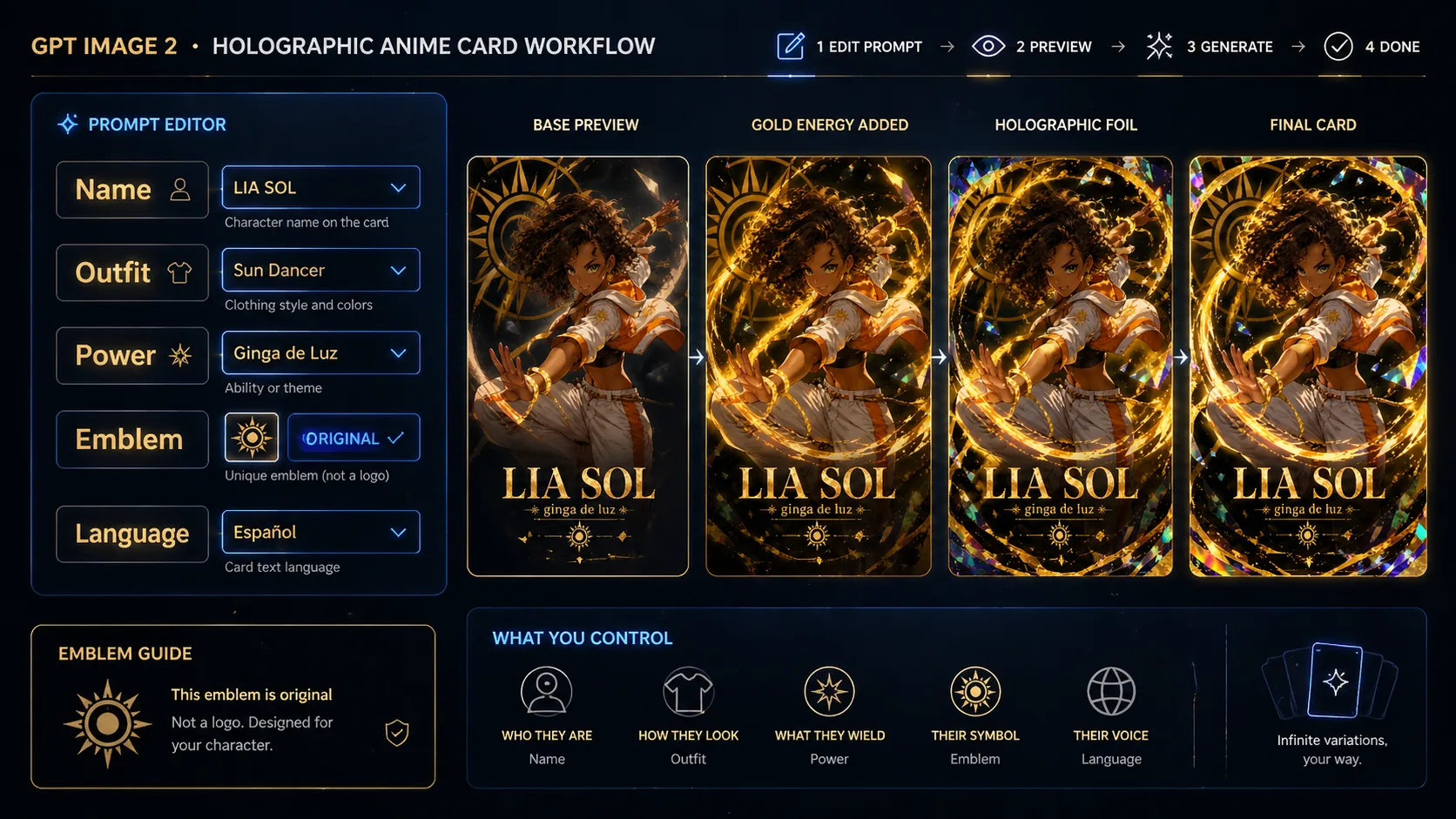The image size is (1456, 819).
Task: Open the LIA SOL name dropdown
Action: (320, 187)
